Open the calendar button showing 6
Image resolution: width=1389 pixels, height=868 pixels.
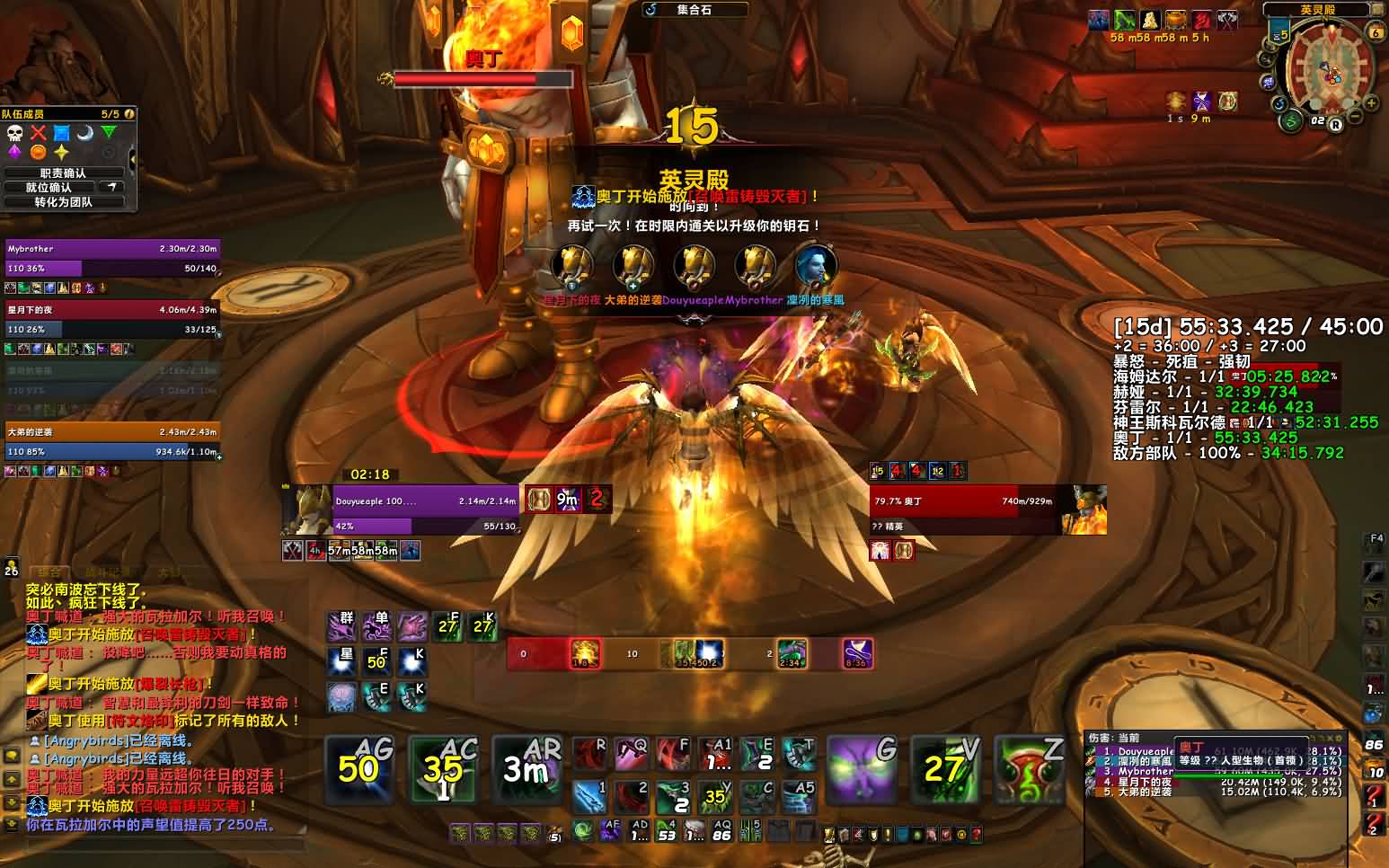point(1376,31)
